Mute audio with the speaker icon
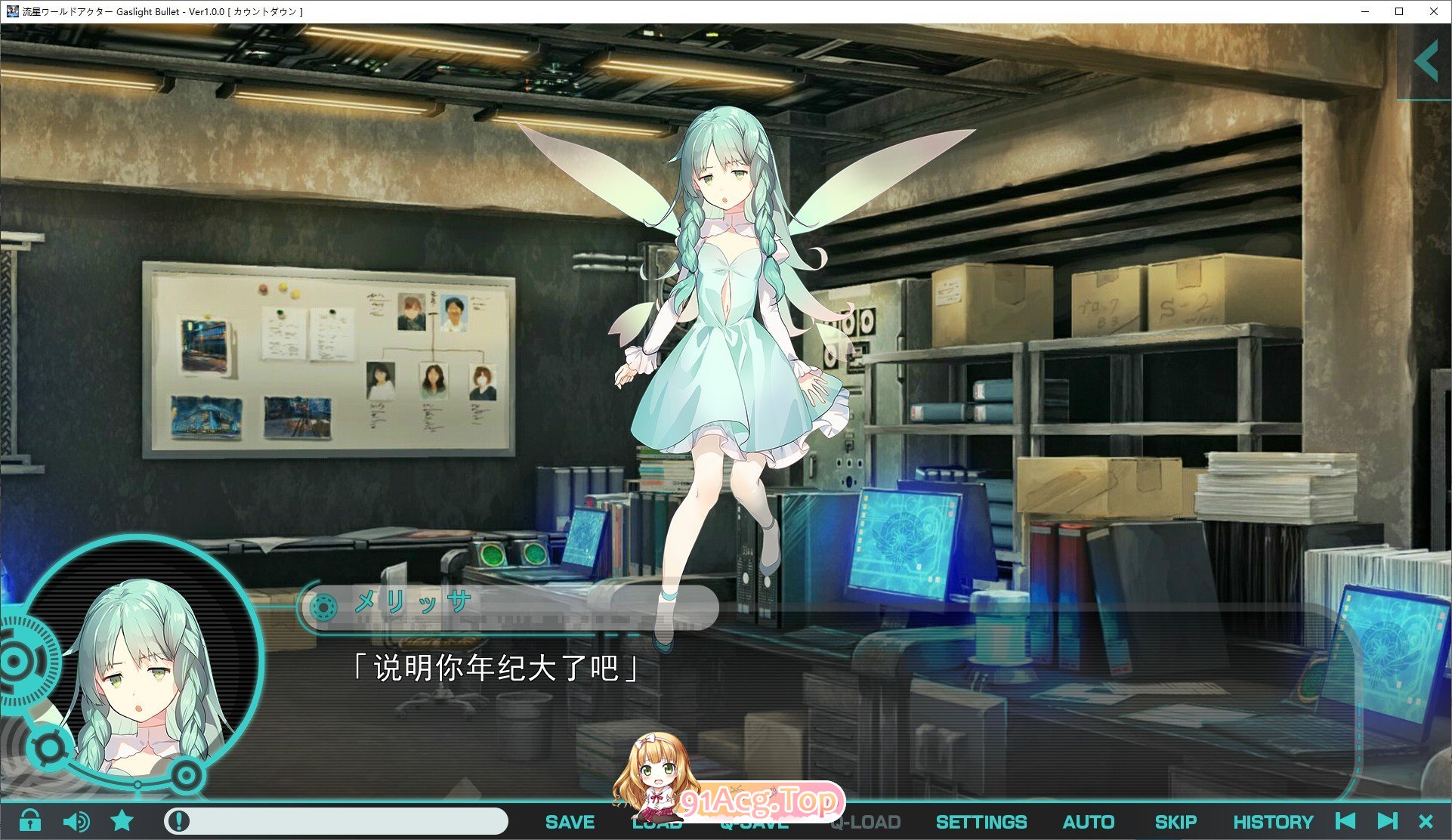Viewport: 1452px width, 840px height. coord(78,822)
